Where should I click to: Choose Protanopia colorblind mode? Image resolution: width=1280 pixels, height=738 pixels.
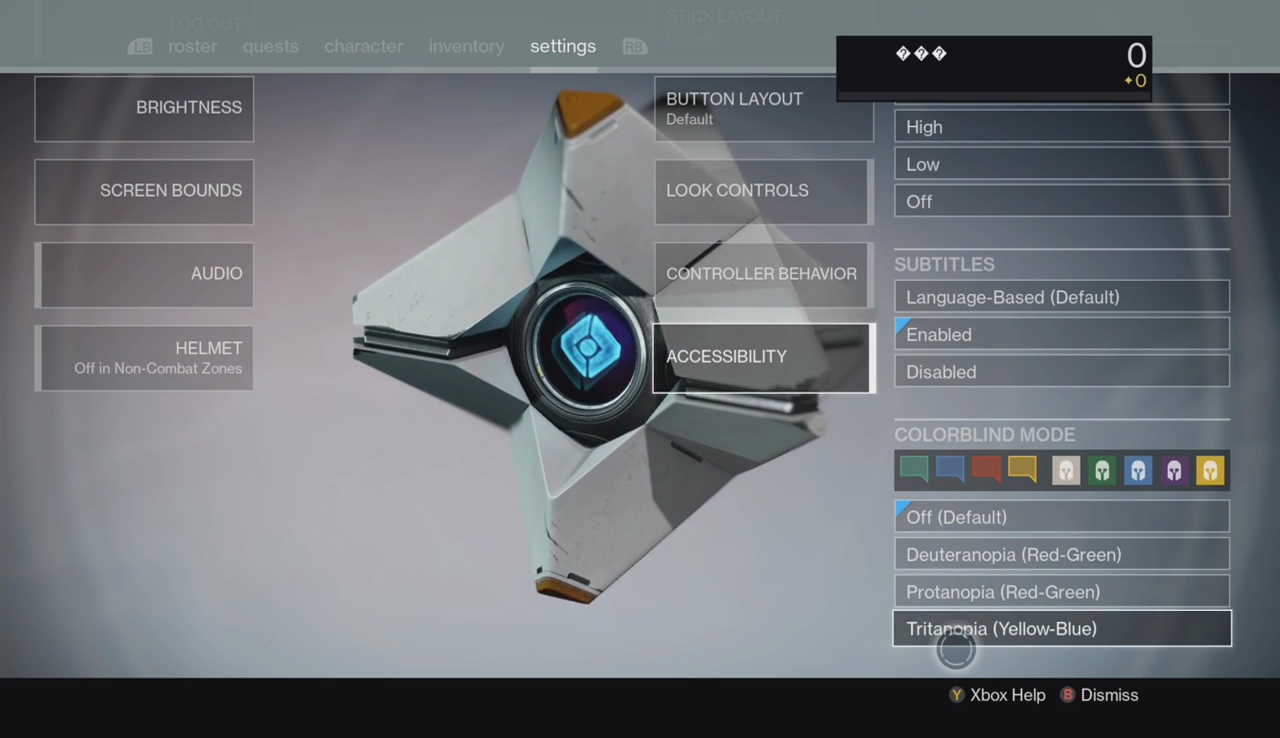coord(1061,592)
